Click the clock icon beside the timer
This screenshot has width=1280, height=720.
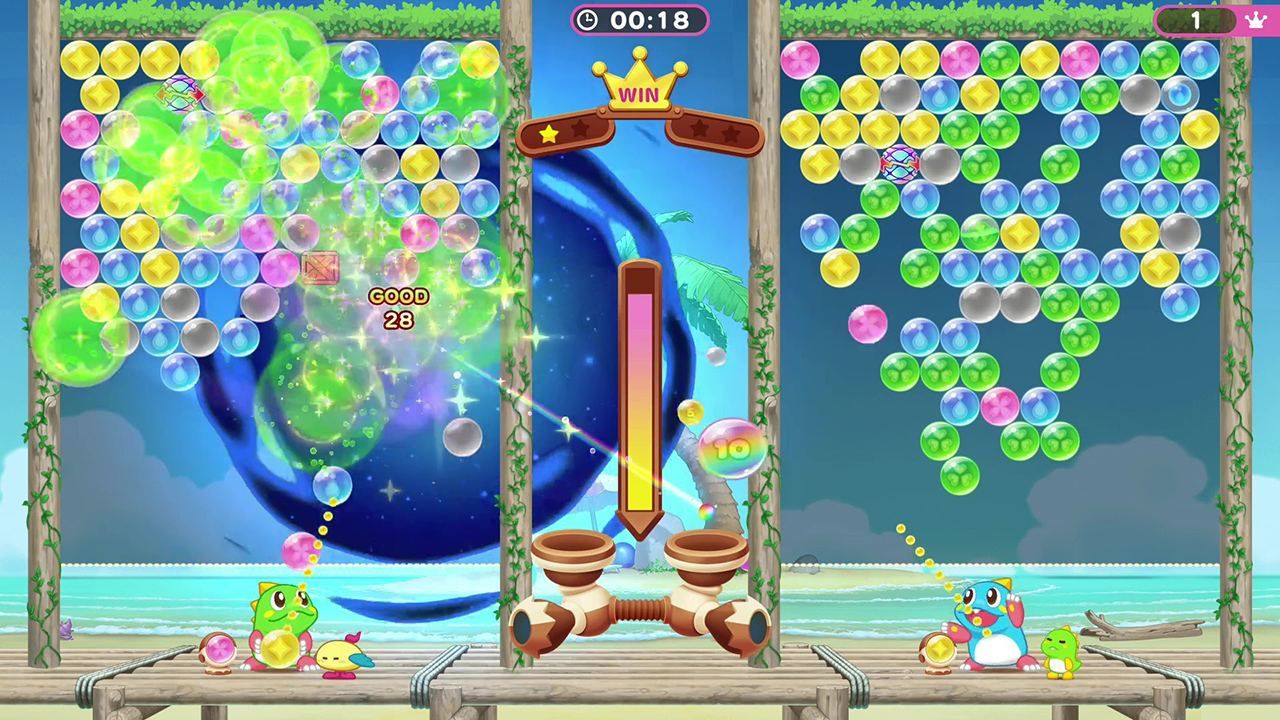click(x=587, y=18)
